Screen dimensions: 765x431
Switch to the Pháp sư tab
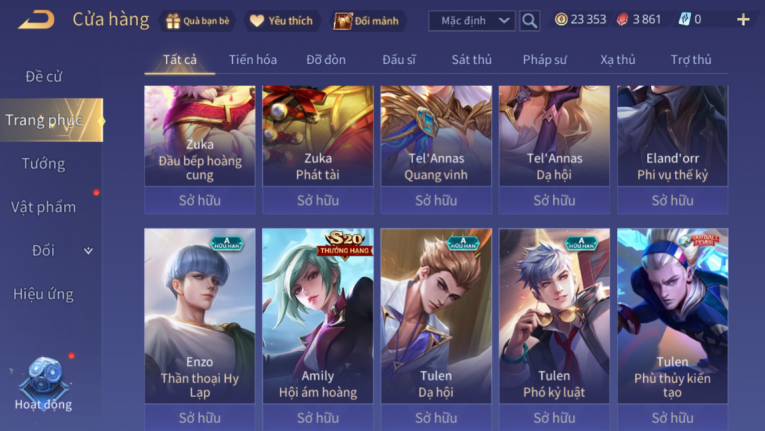(546, 59)
